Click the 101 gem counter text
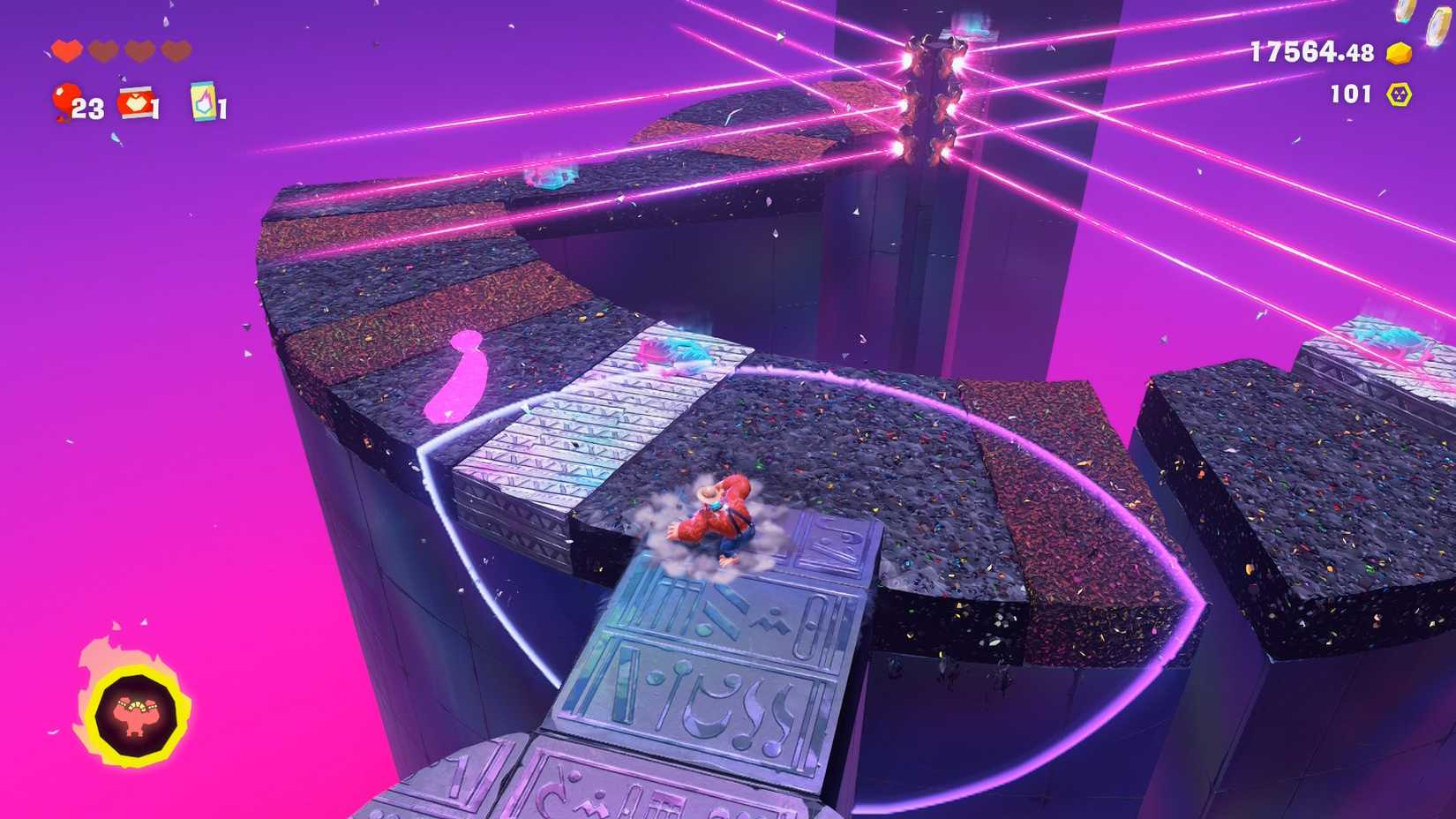The width and height of the screenshot is (1456, 819). tap(1350, 94)
